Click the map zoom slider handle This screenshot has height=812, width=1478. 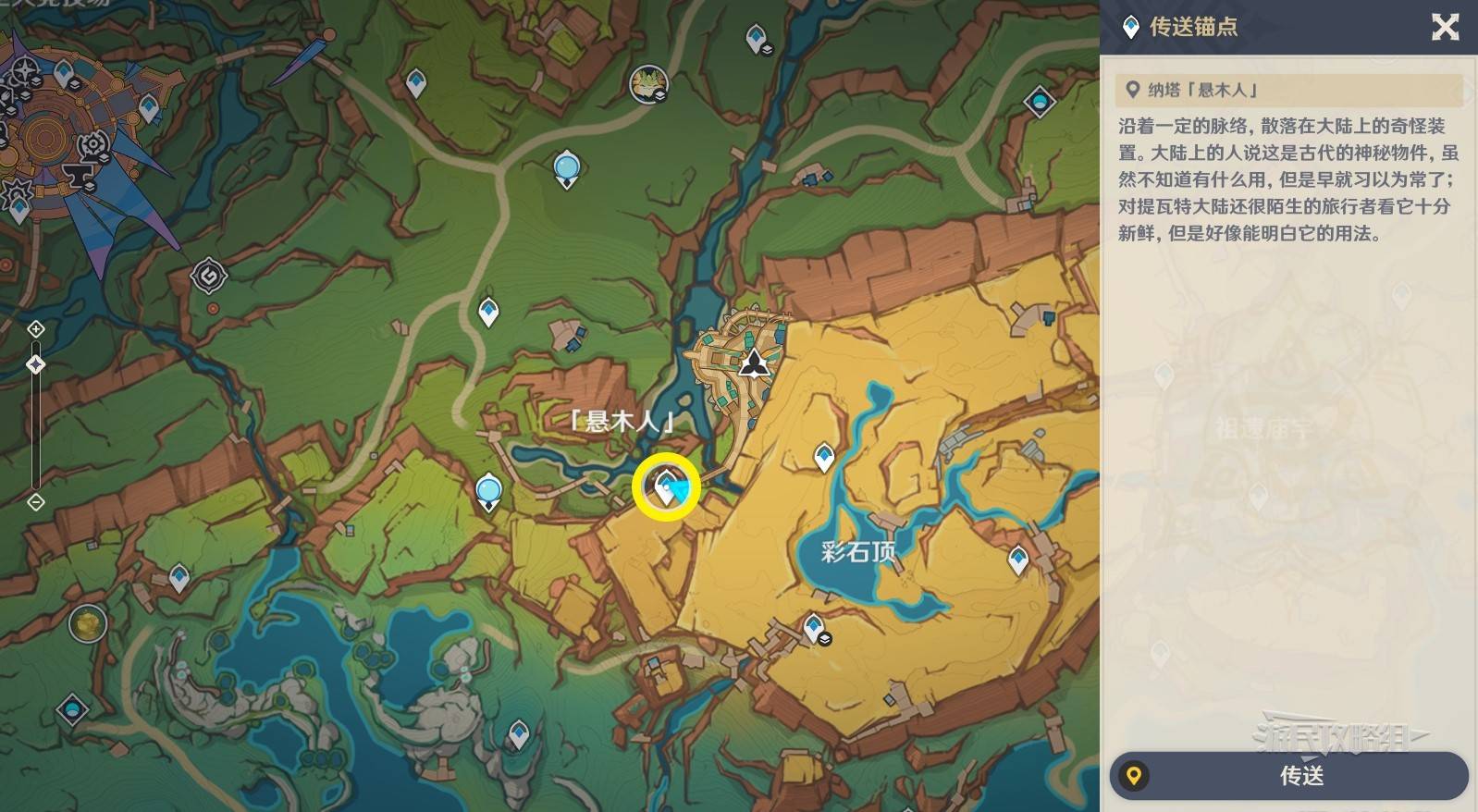pos(35,364)
